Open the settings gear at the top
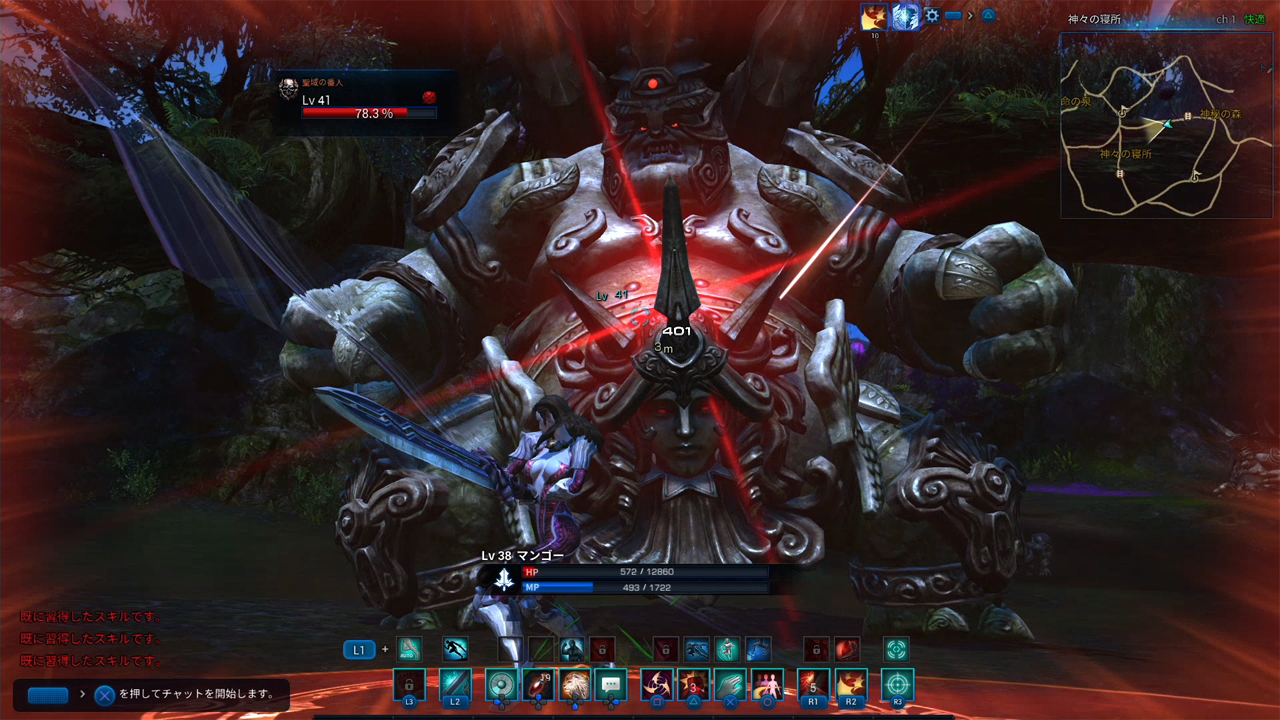The height and width of the screenshot is (720, 1280). point(932,16)
